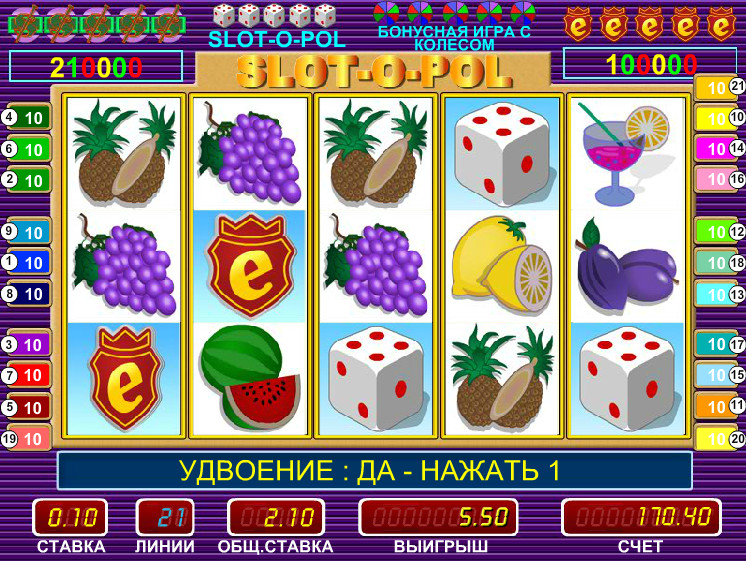The image size is (746, 561).
Task: Click payline 8 marker
Action: [27, 294]
